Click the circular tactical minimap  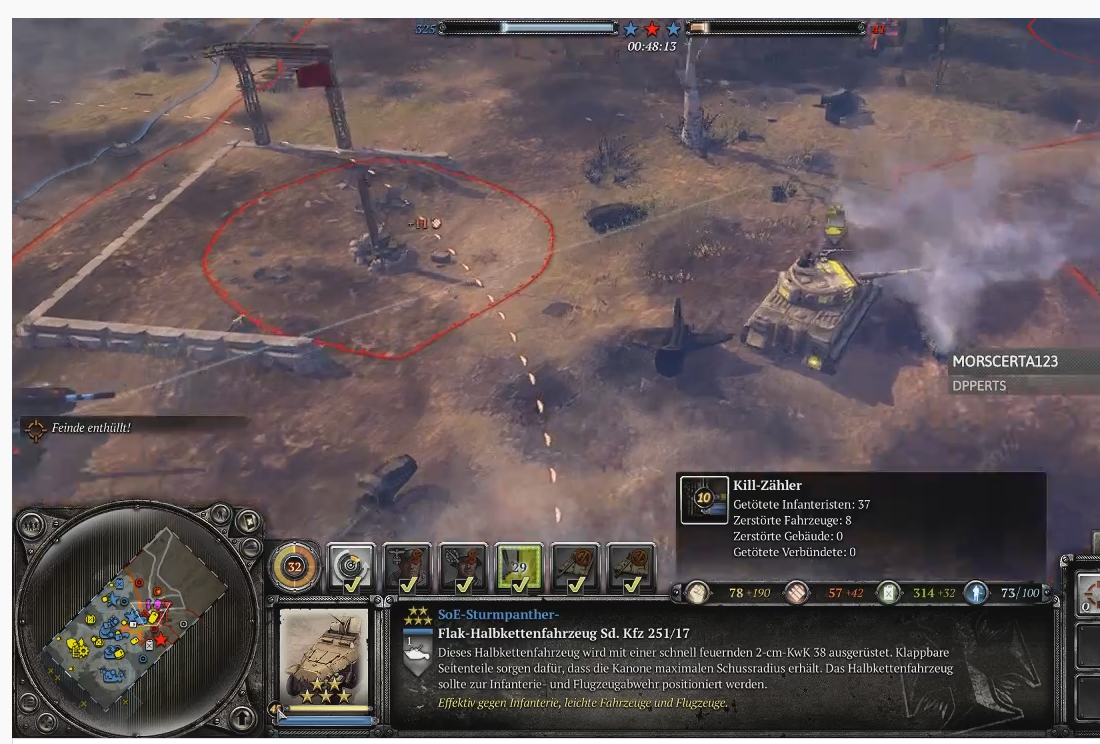pyautogui.click(x=125, y=620)
